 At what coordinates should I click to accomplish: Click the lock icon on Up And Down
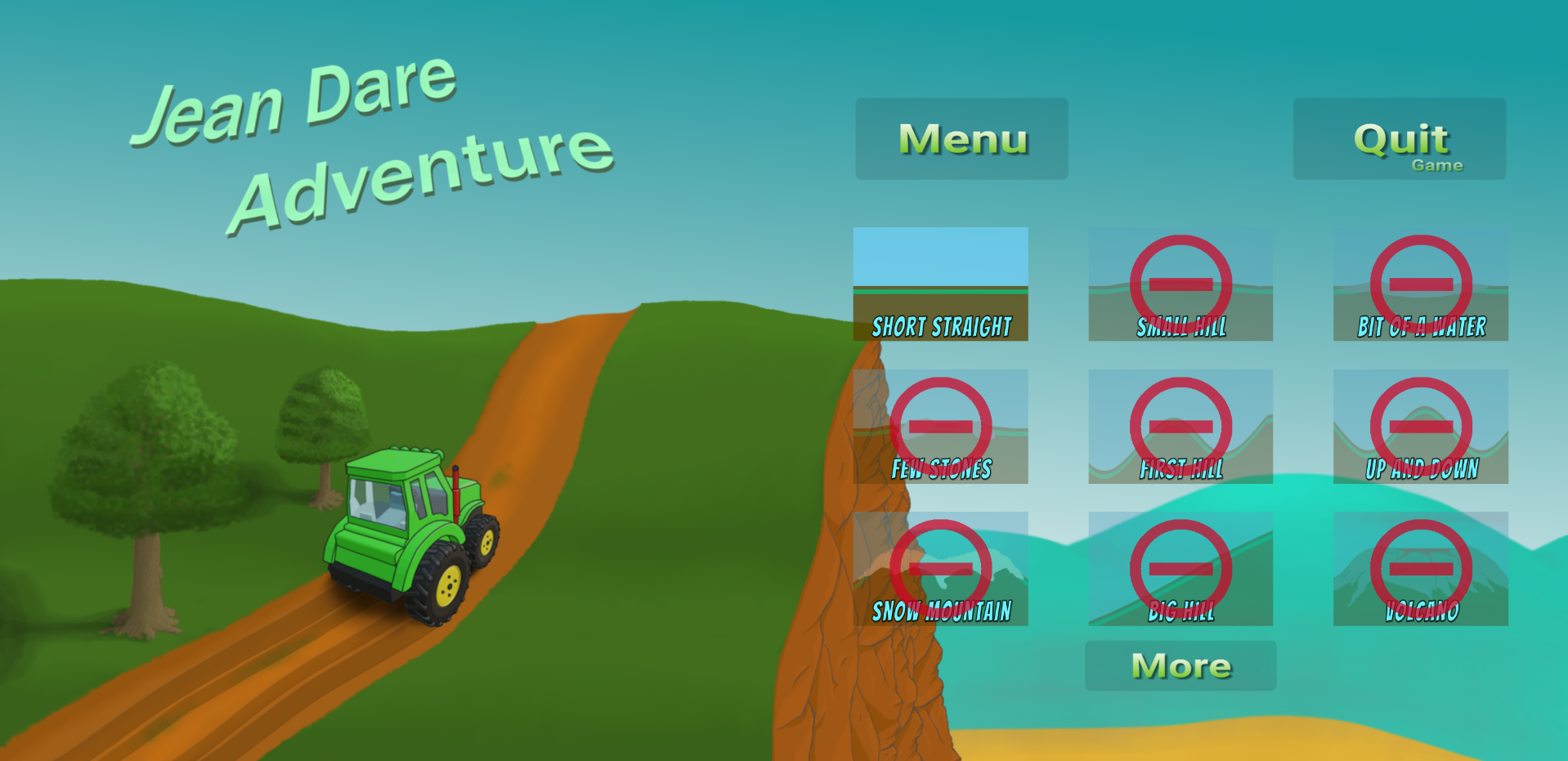pos(1420,426)
